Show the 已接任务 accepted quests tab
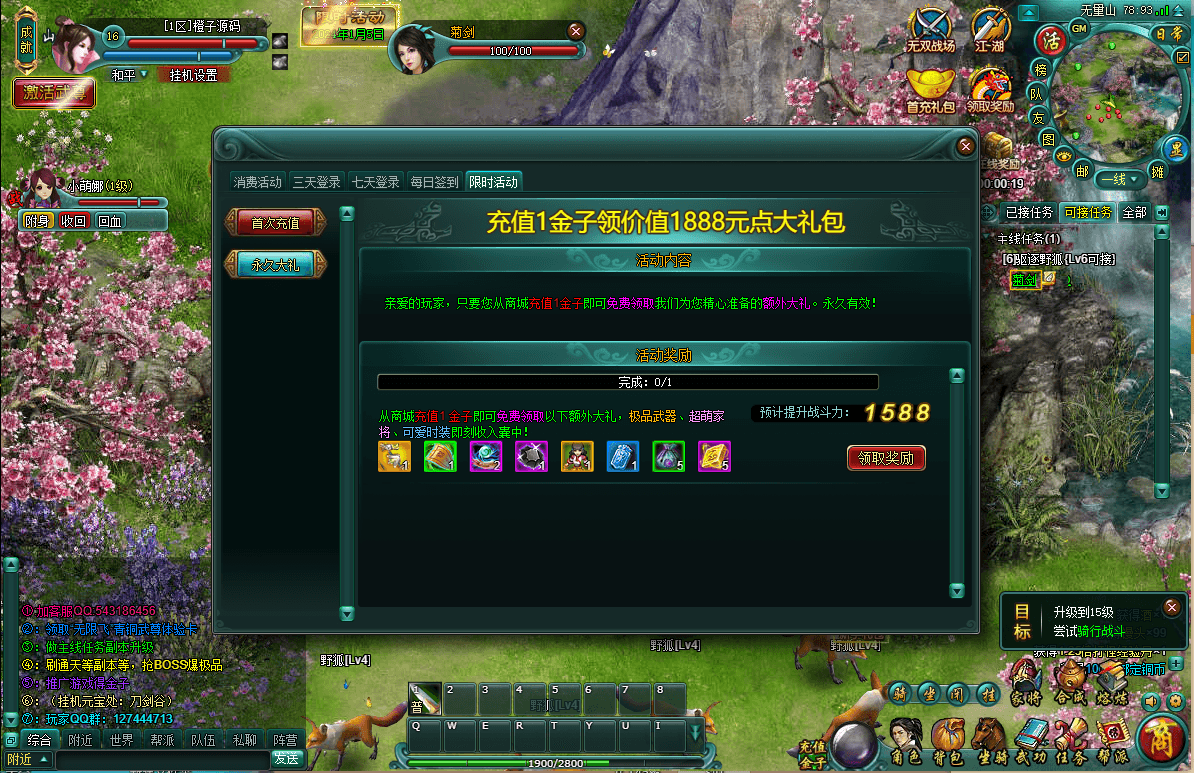This screenshot has height=773, width=1194. (1029, 212)
